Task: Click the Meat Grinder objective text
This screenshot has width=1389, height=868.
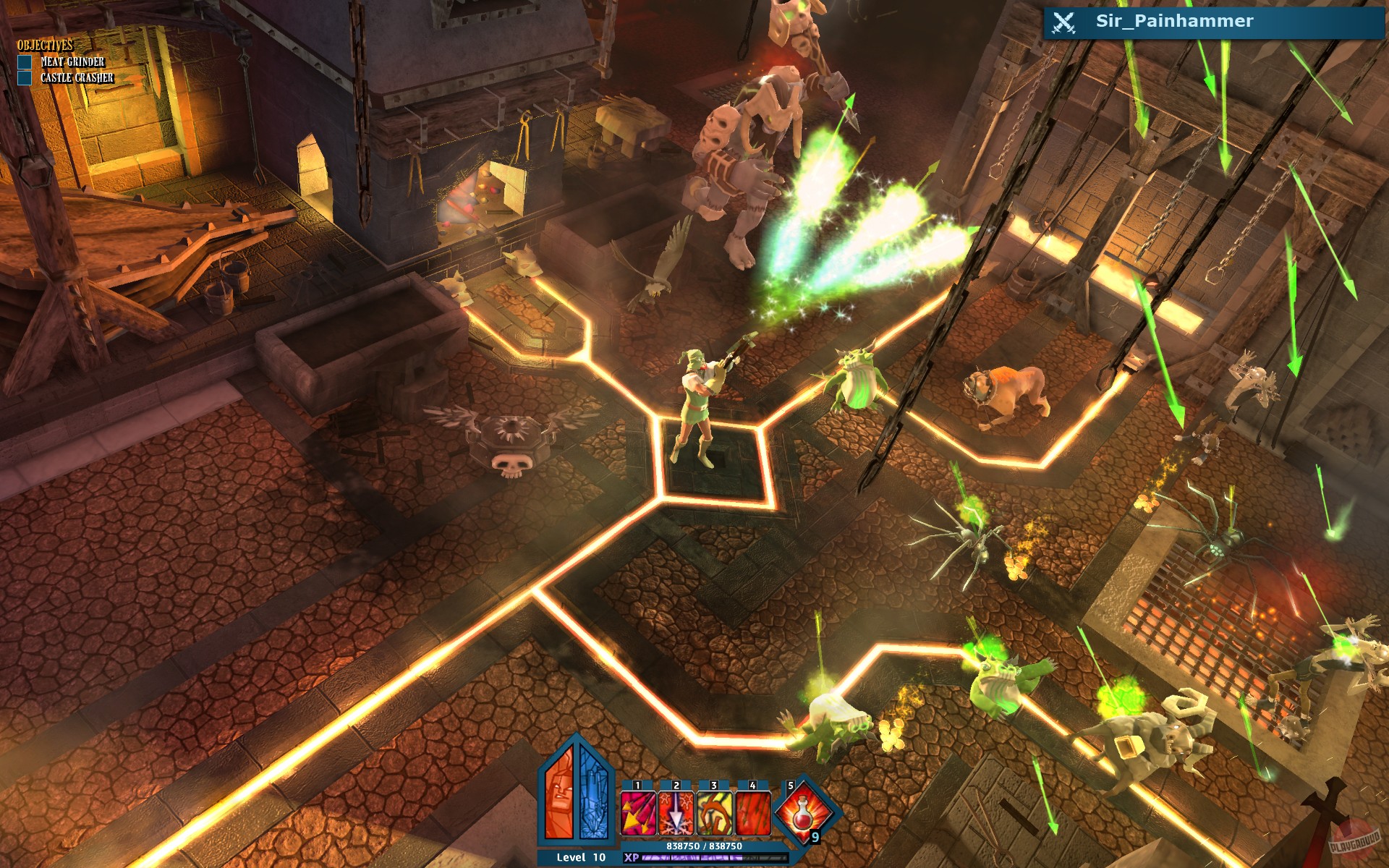Action: (x=74, y=62)
